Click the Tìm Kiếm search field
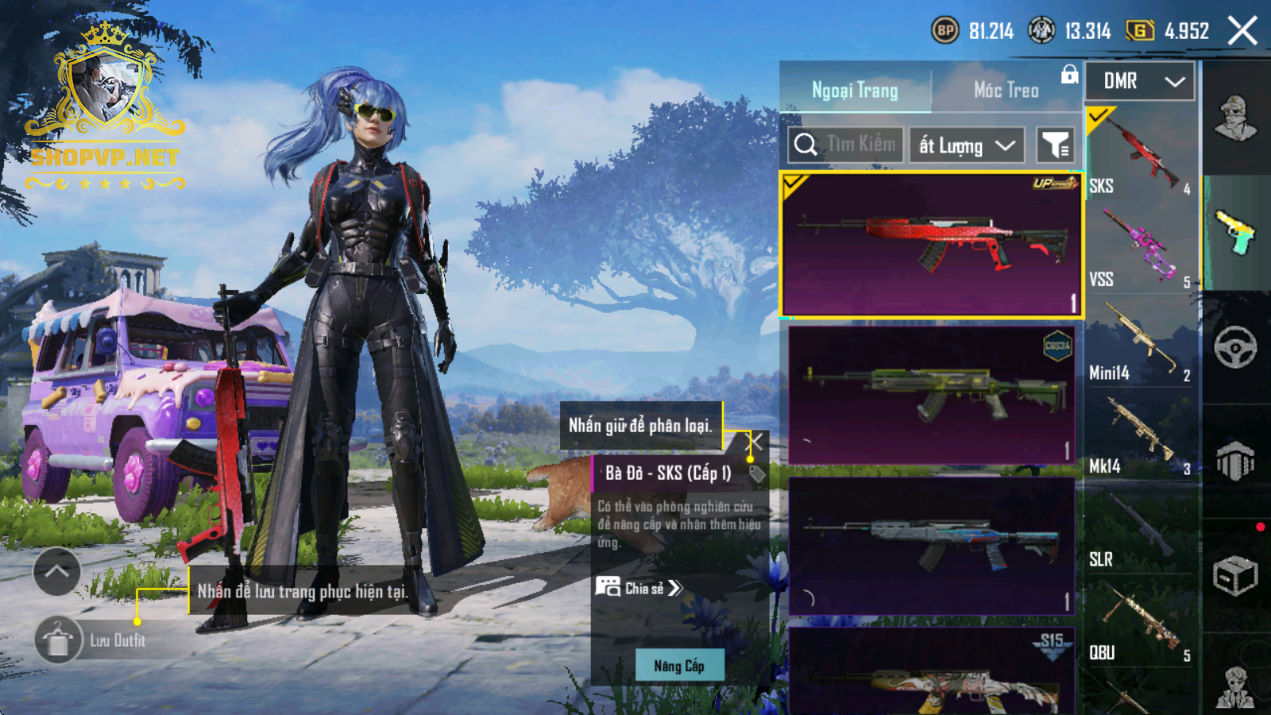This screenshot has height=715, width=1271. pos(846,145)
